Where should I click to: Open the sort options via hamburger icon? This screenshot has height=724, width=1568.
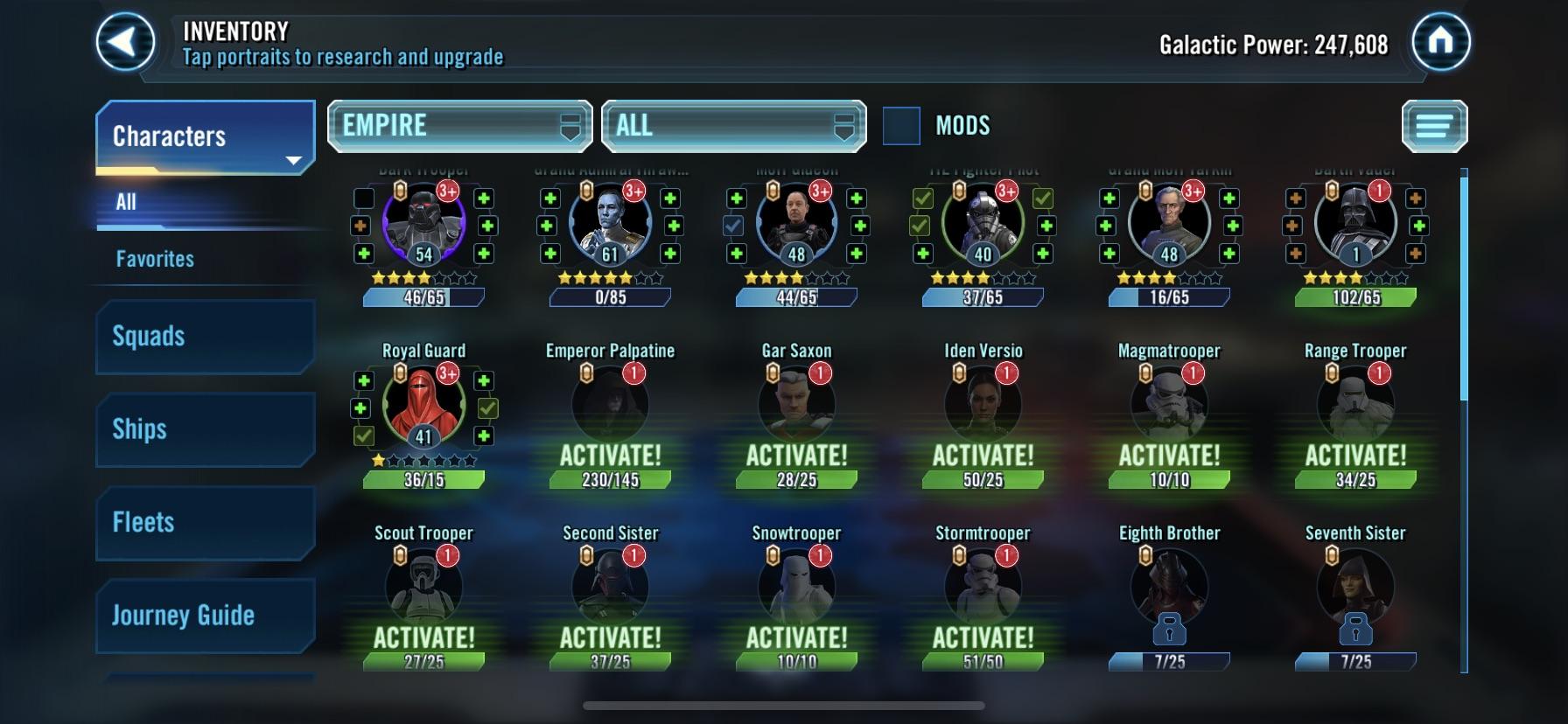pyautogui.click(x=1435, y=127)
